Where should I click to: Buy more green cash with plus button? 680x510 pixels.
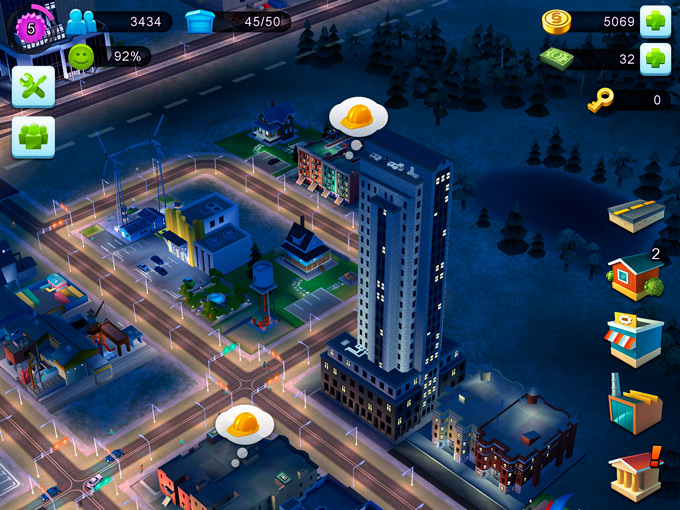[655, 57]
